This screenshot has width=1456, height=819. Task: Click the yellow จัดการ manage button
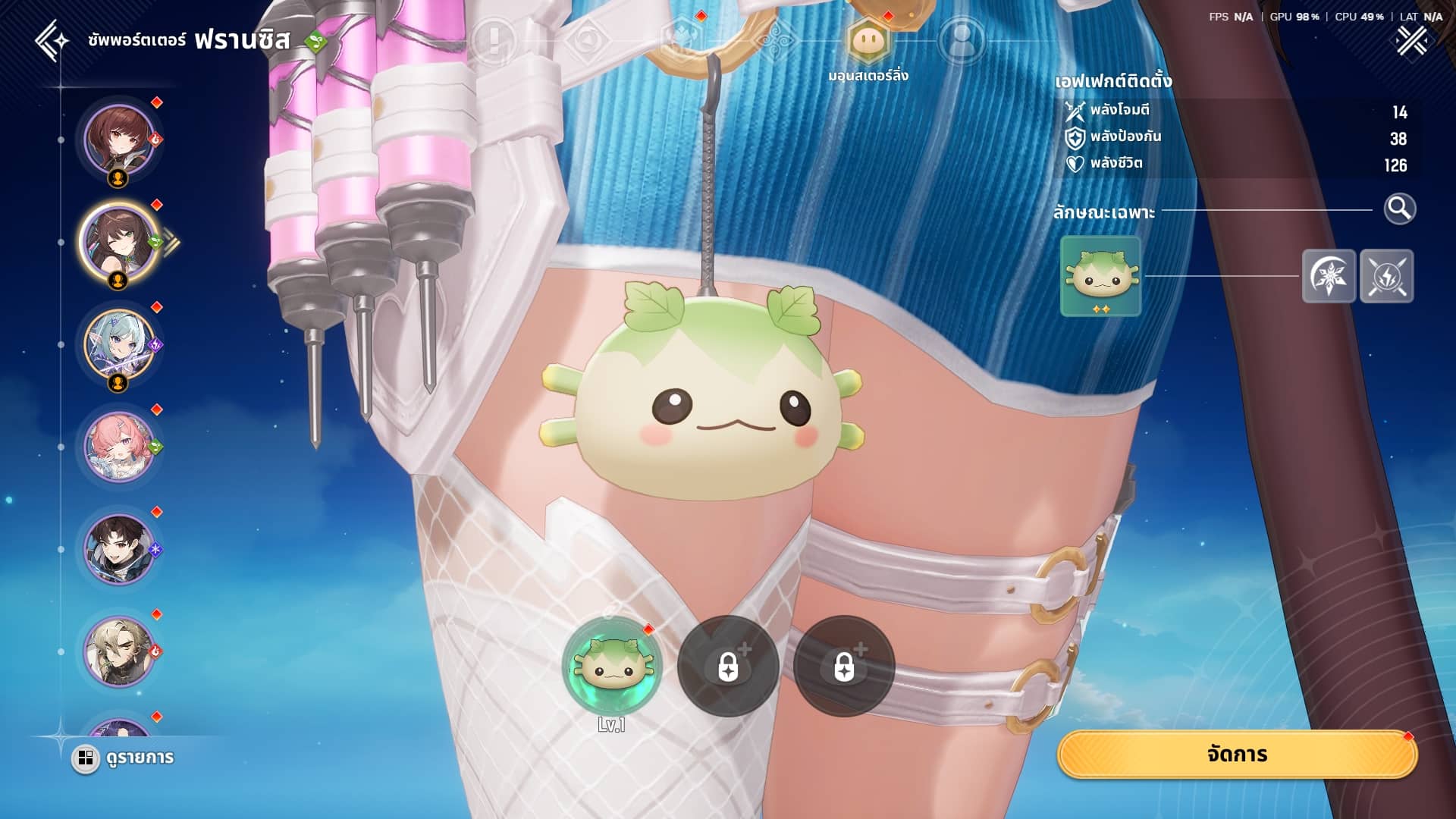pyautogui.click(x=1237, y=755)
